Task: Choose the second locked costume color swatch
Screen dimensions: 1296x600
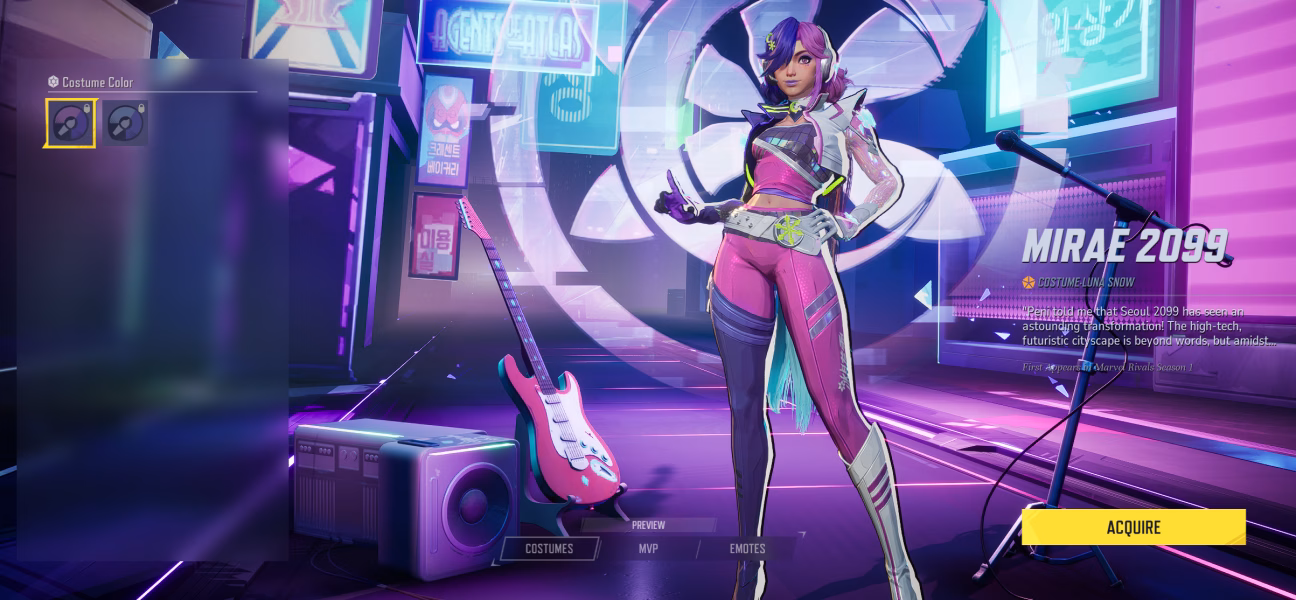Action: 126,123
